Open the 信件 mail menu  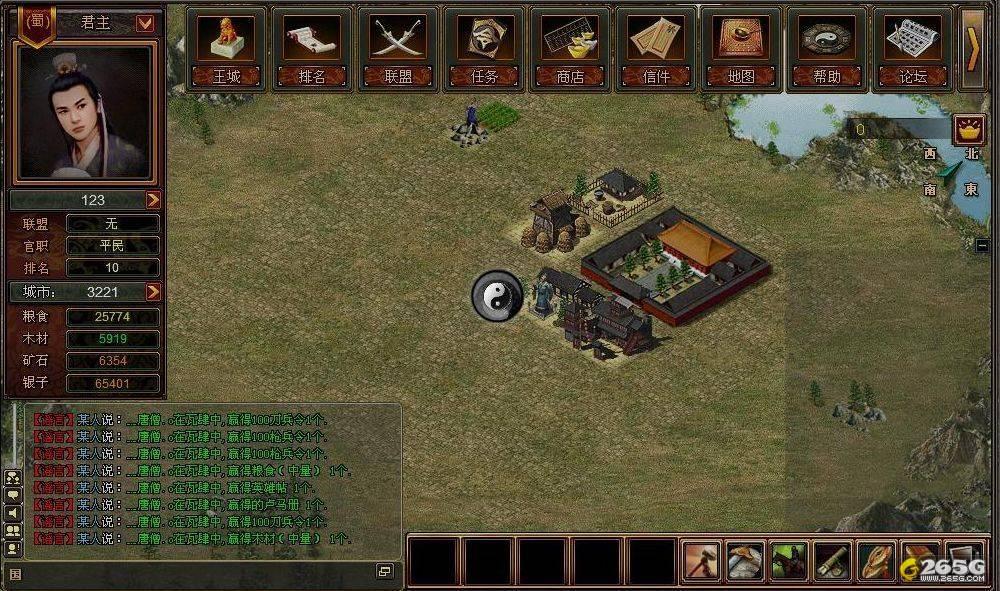point(656,47)
